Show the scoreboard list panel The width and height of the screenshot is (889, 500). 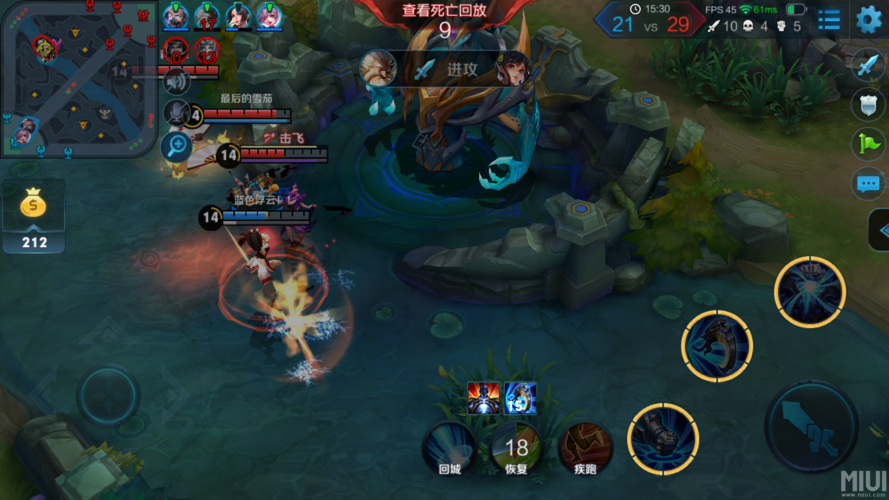[829, 18]
